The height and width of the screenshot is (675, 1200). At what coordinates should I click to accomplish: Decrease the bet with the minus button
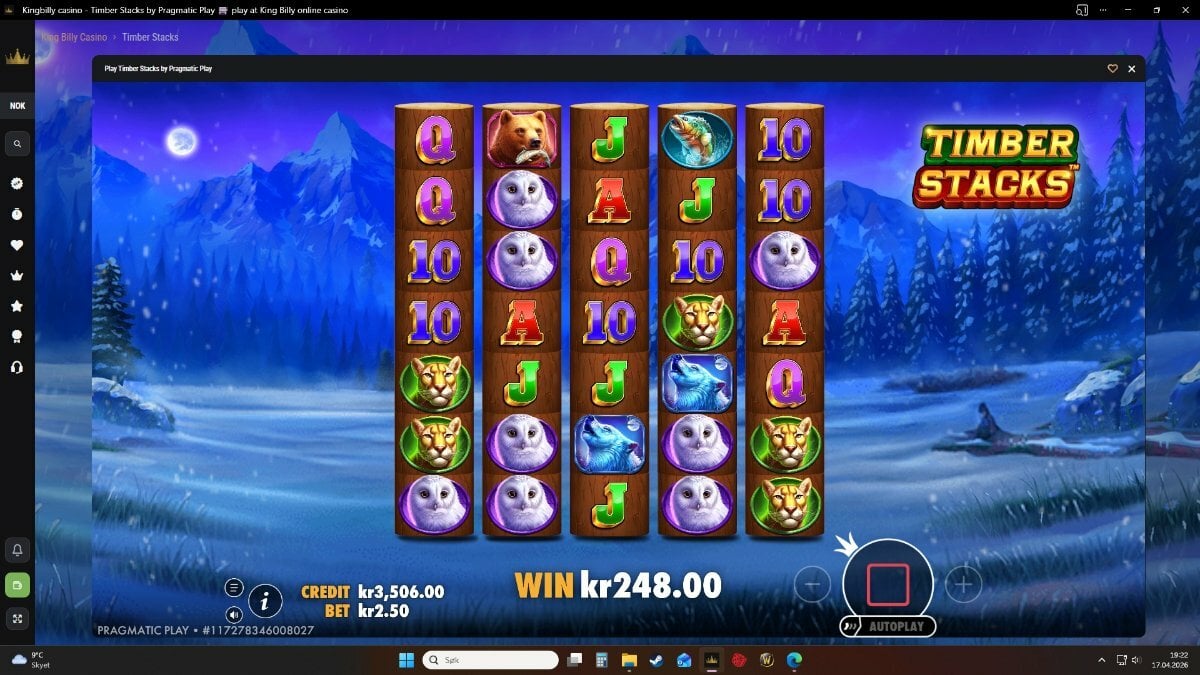point(812,585)
